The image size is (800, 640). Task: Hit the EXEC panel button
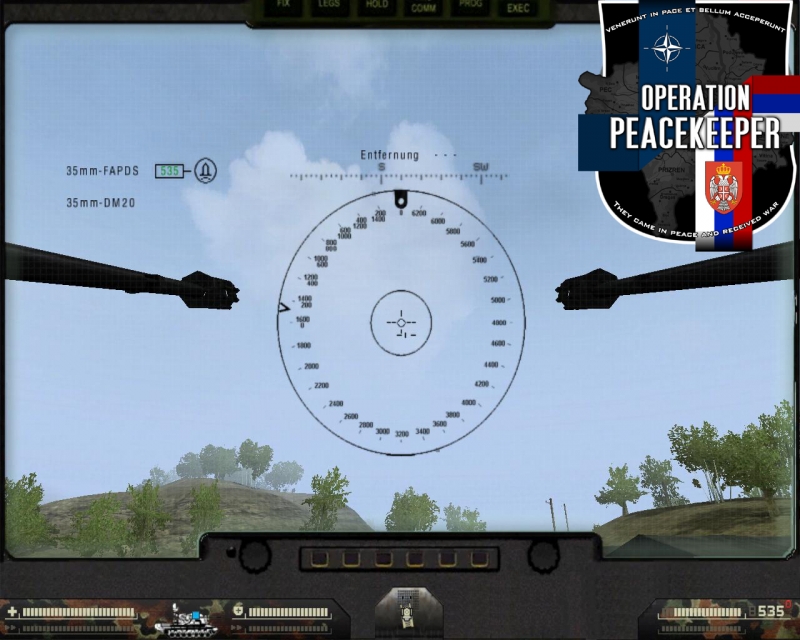tap(518, 7)
